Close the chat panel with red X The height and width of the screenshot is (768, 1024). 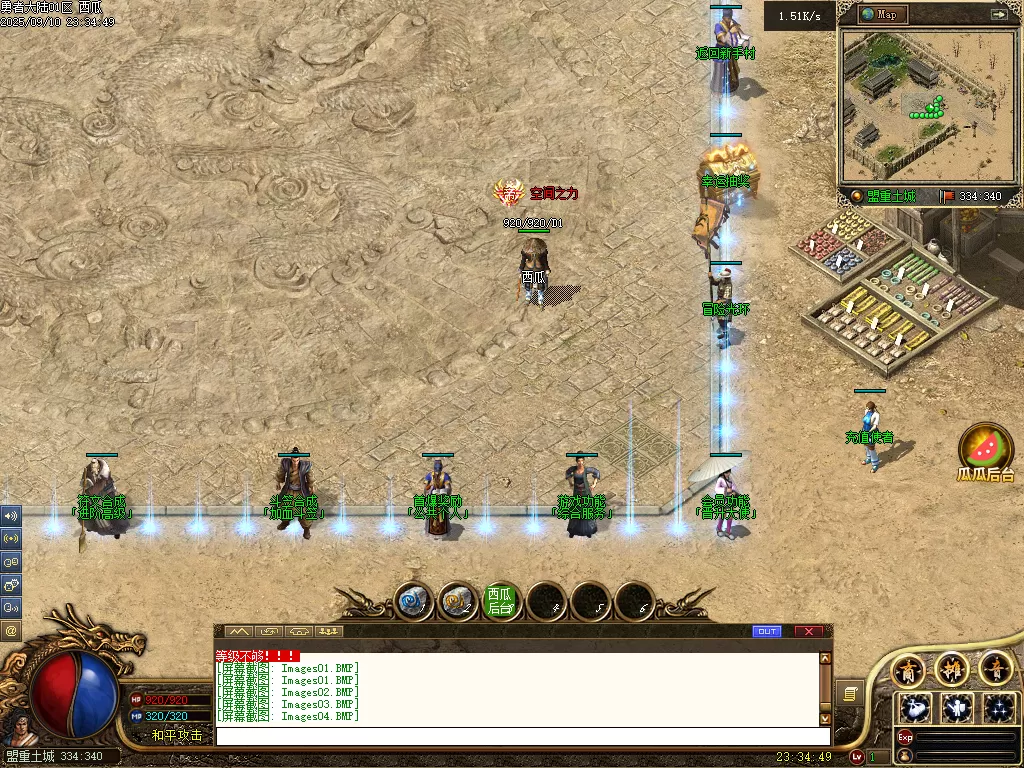click(808, 631)
